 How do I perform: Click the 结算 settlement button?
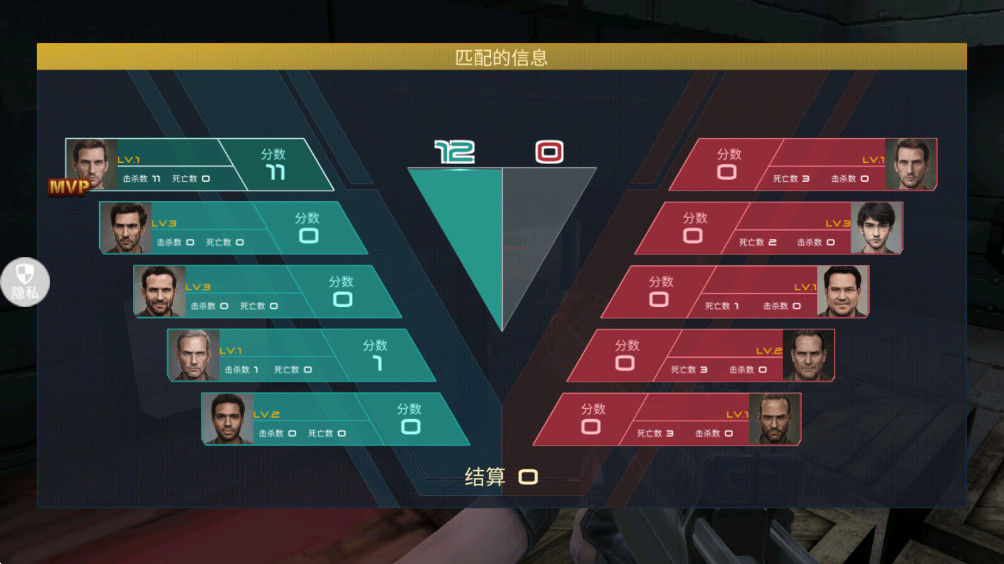pyautogui.click(x=501, y=477)
